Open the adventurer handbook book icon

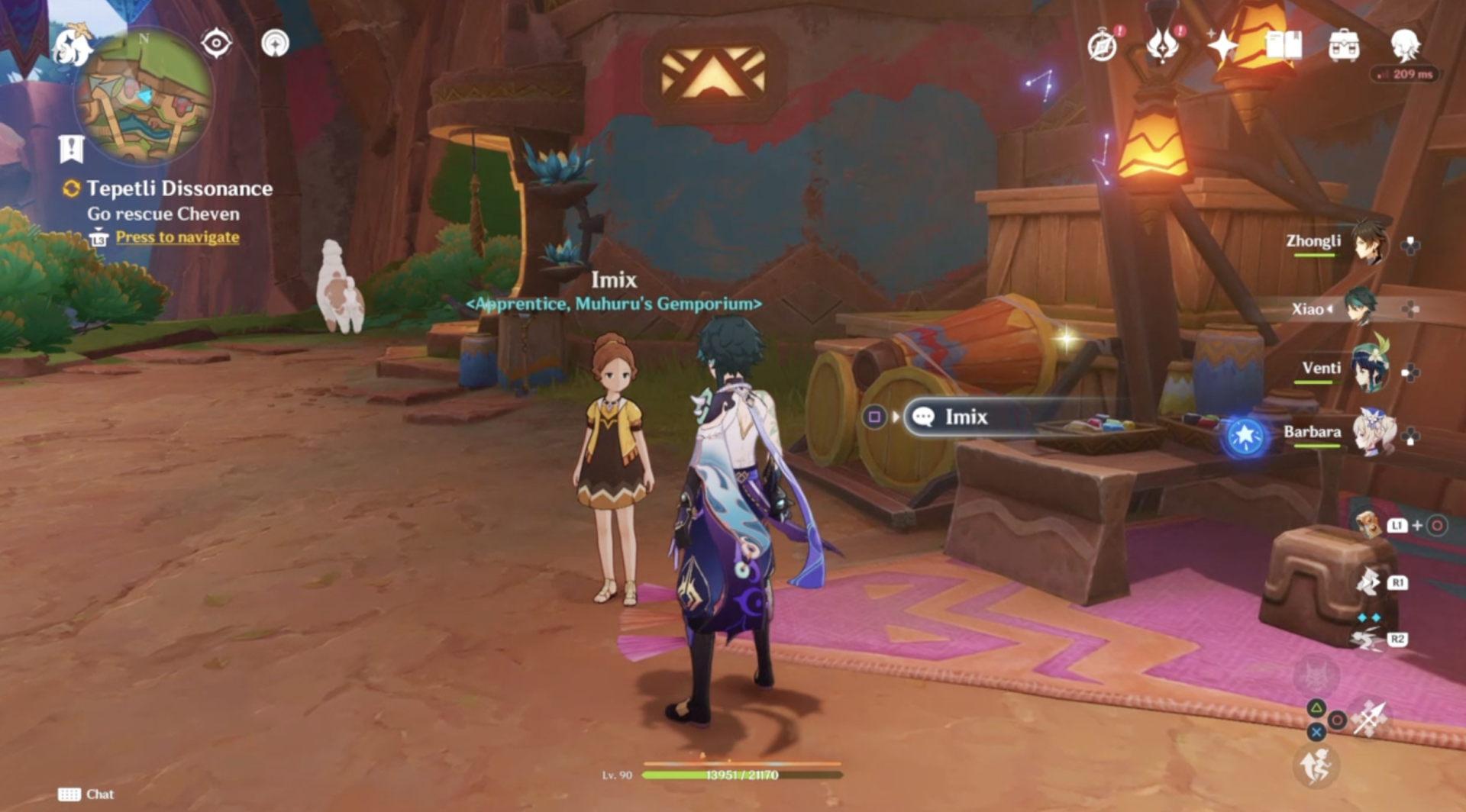1284,46
